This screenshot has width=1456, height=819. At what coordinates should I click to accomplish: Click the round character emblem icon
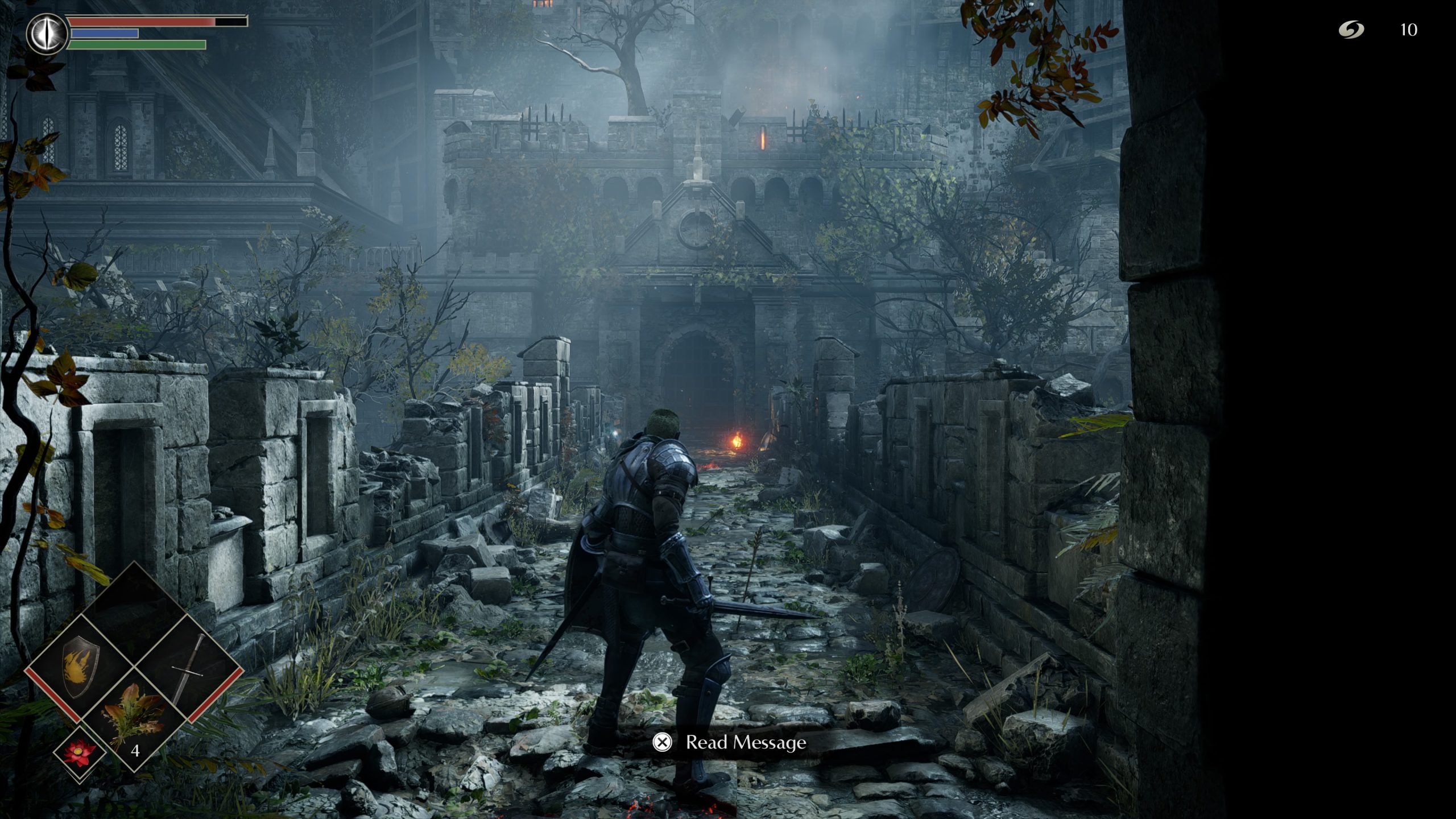click(x=47, y=34)
